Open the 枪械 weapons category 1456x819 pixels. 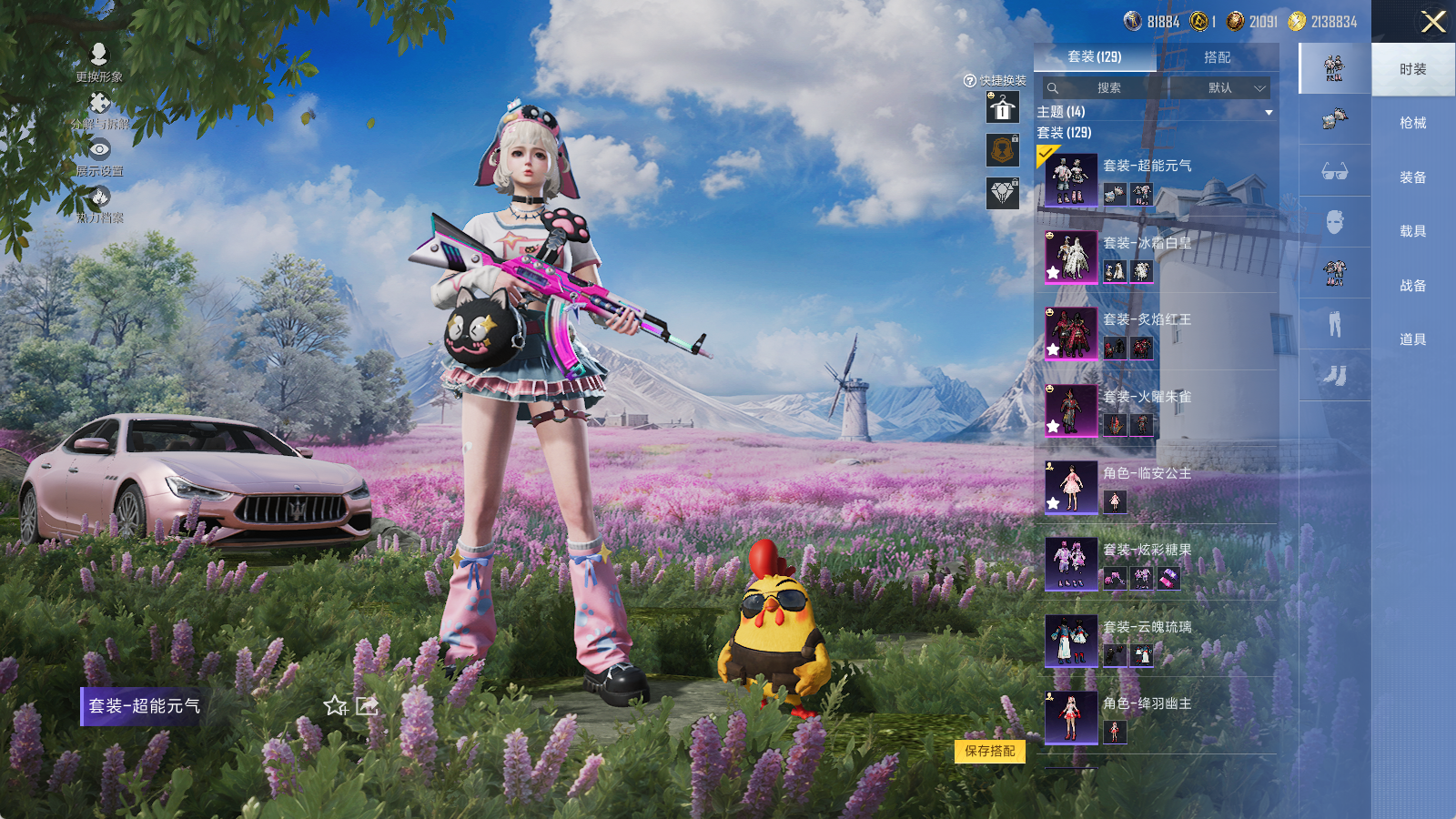[x=1412, y=123]
